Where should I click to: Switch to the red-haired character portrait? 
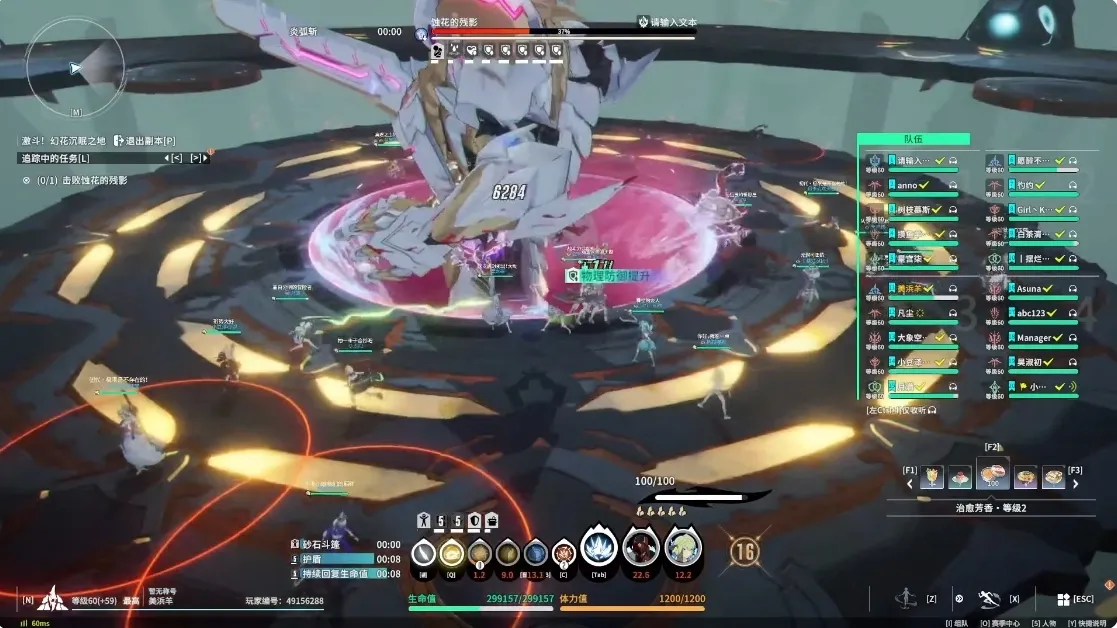641,548
